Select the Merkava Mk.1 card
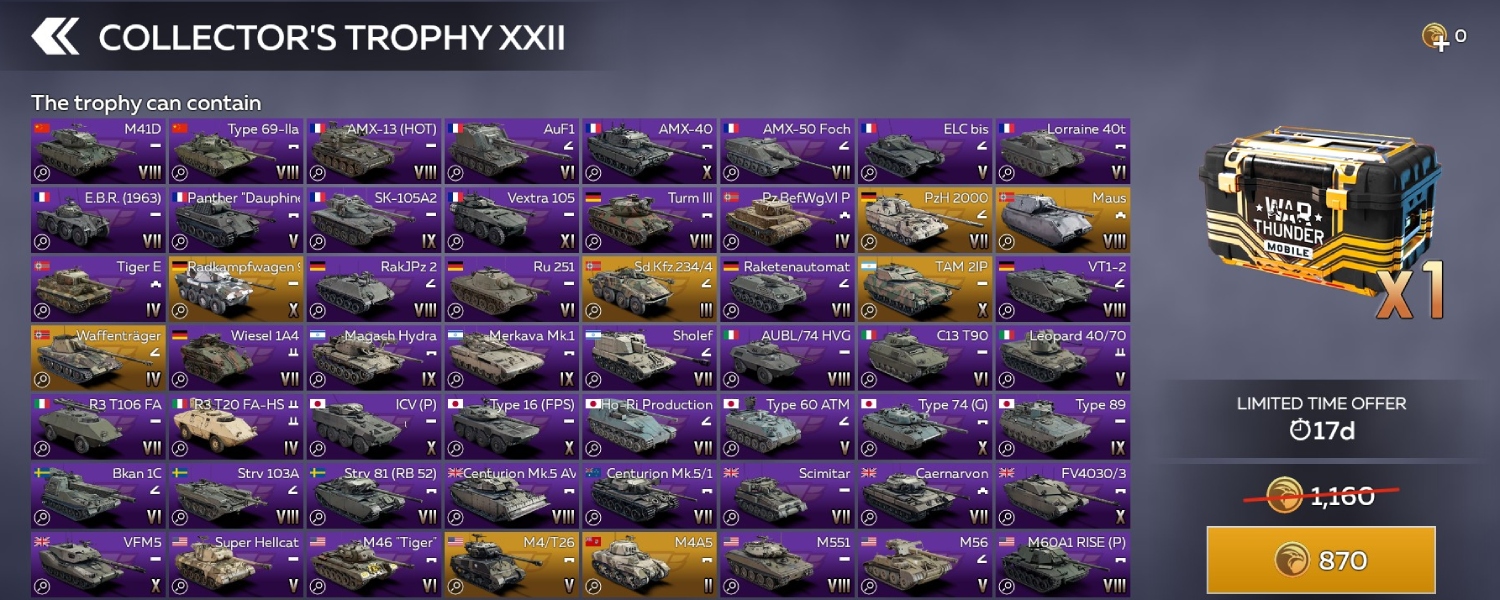This screenshot has height=600, width=1500. [511, 358]
